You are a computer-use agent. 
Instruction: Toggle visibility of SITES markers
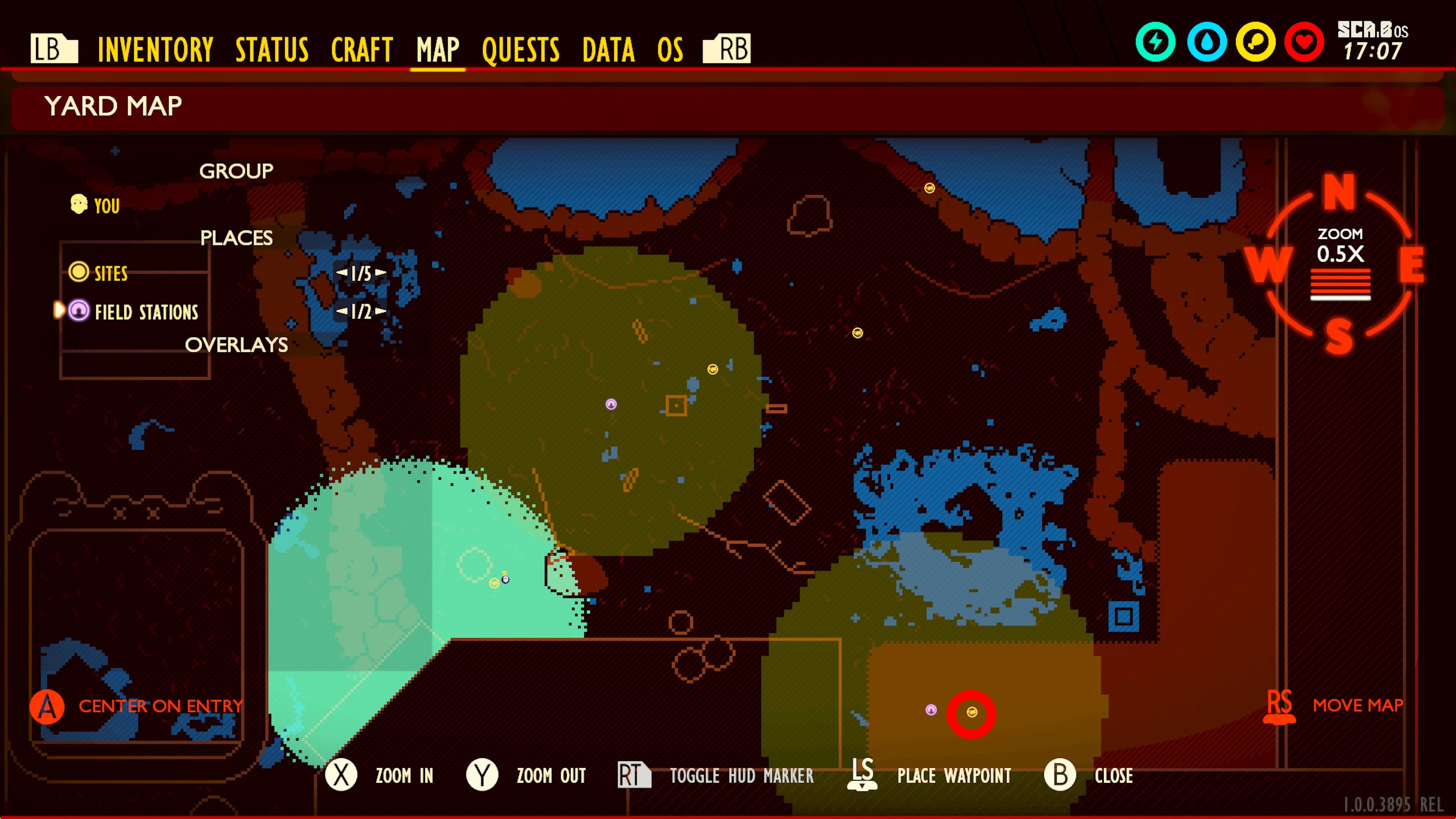[111, 273]
